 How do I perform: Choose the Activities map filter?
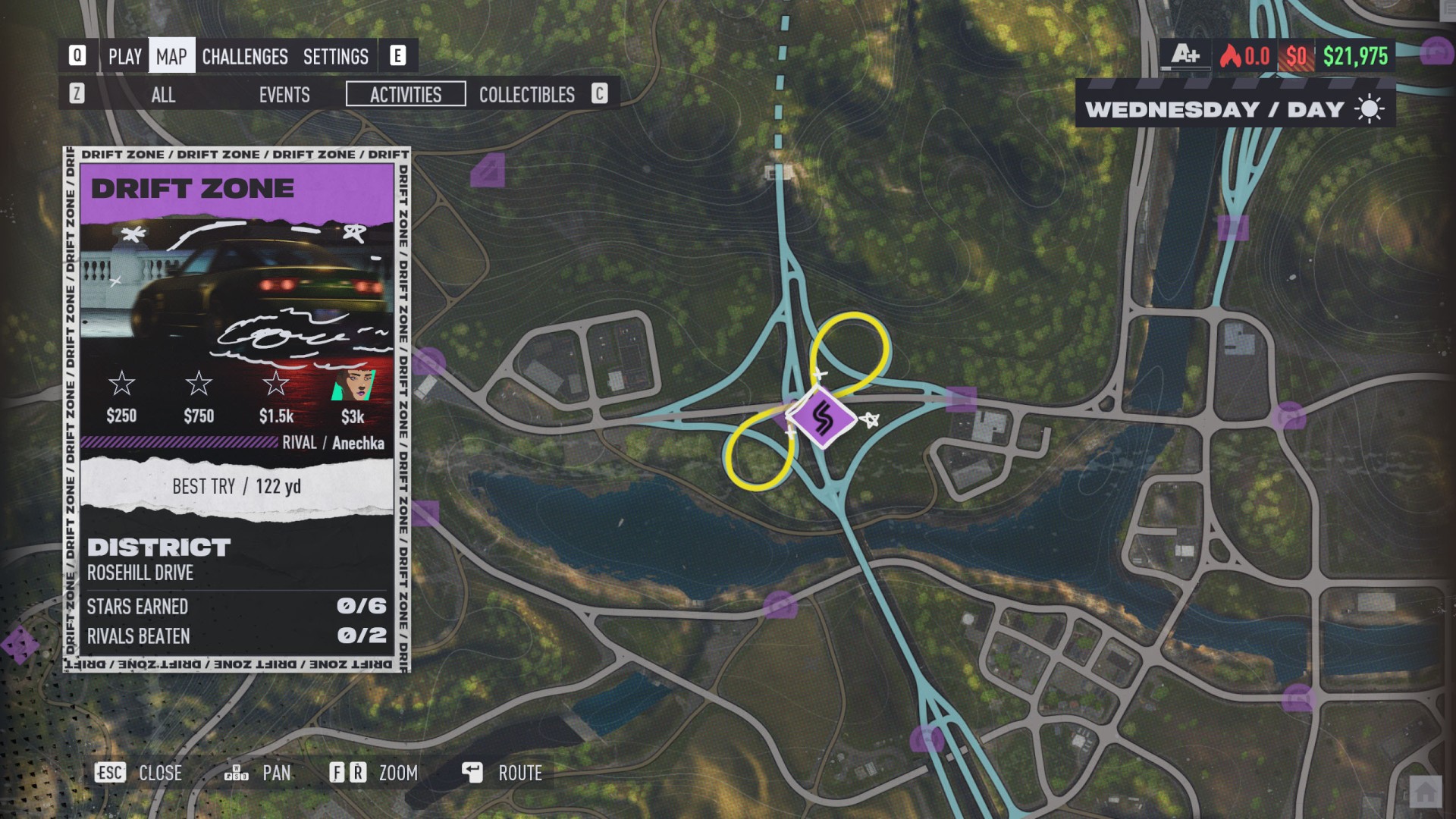tap(406, 95)
